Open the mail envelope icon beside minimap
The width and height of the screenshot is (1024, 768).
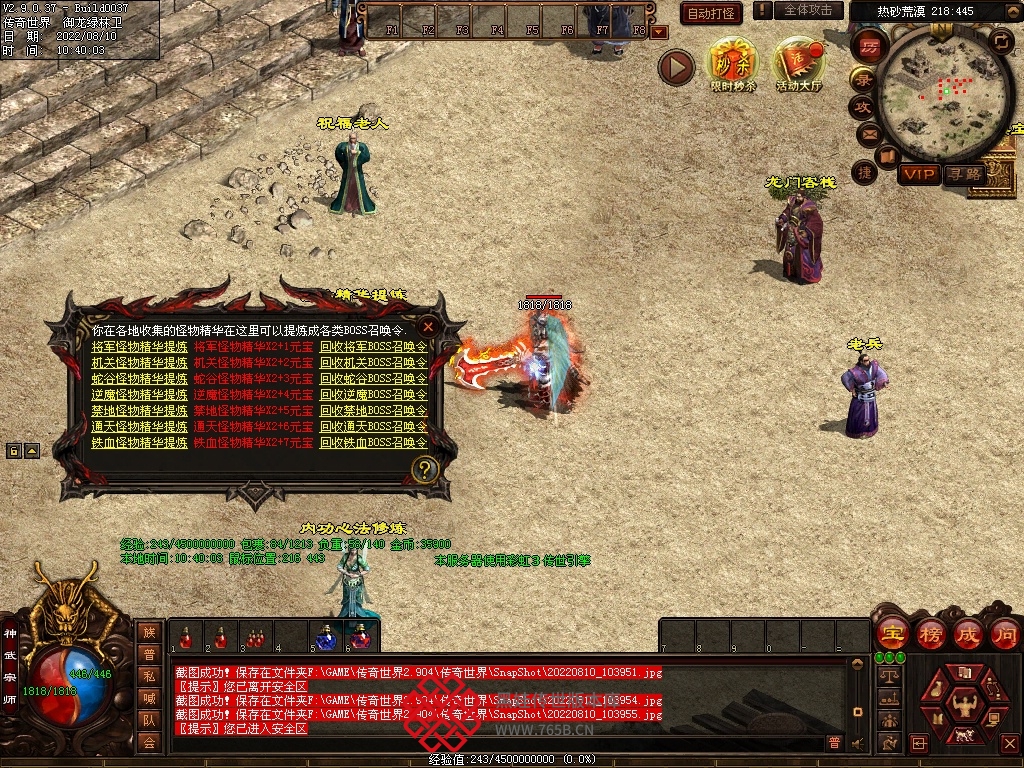[867, 134]
